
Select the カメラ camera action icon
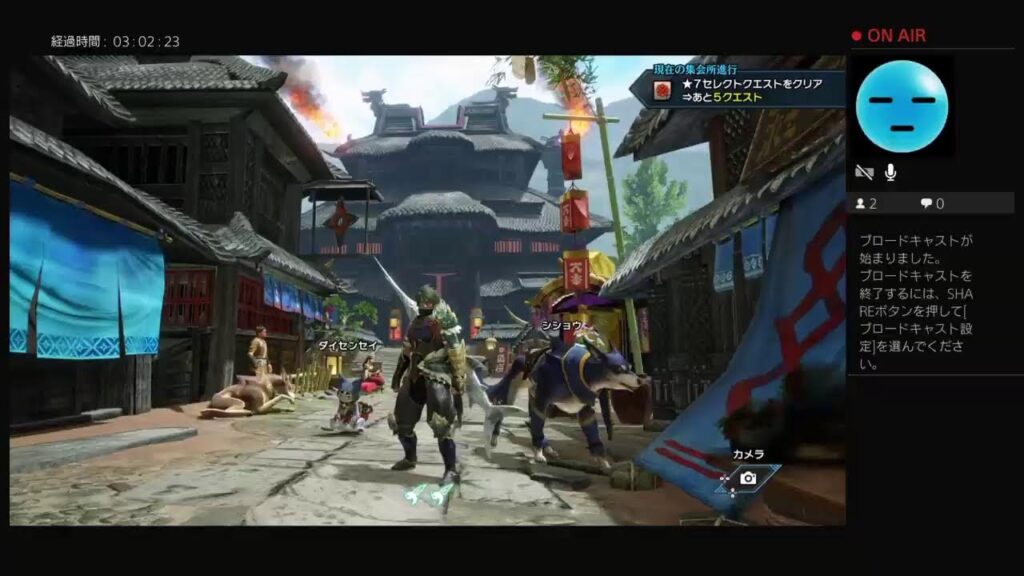pos(747,478)
